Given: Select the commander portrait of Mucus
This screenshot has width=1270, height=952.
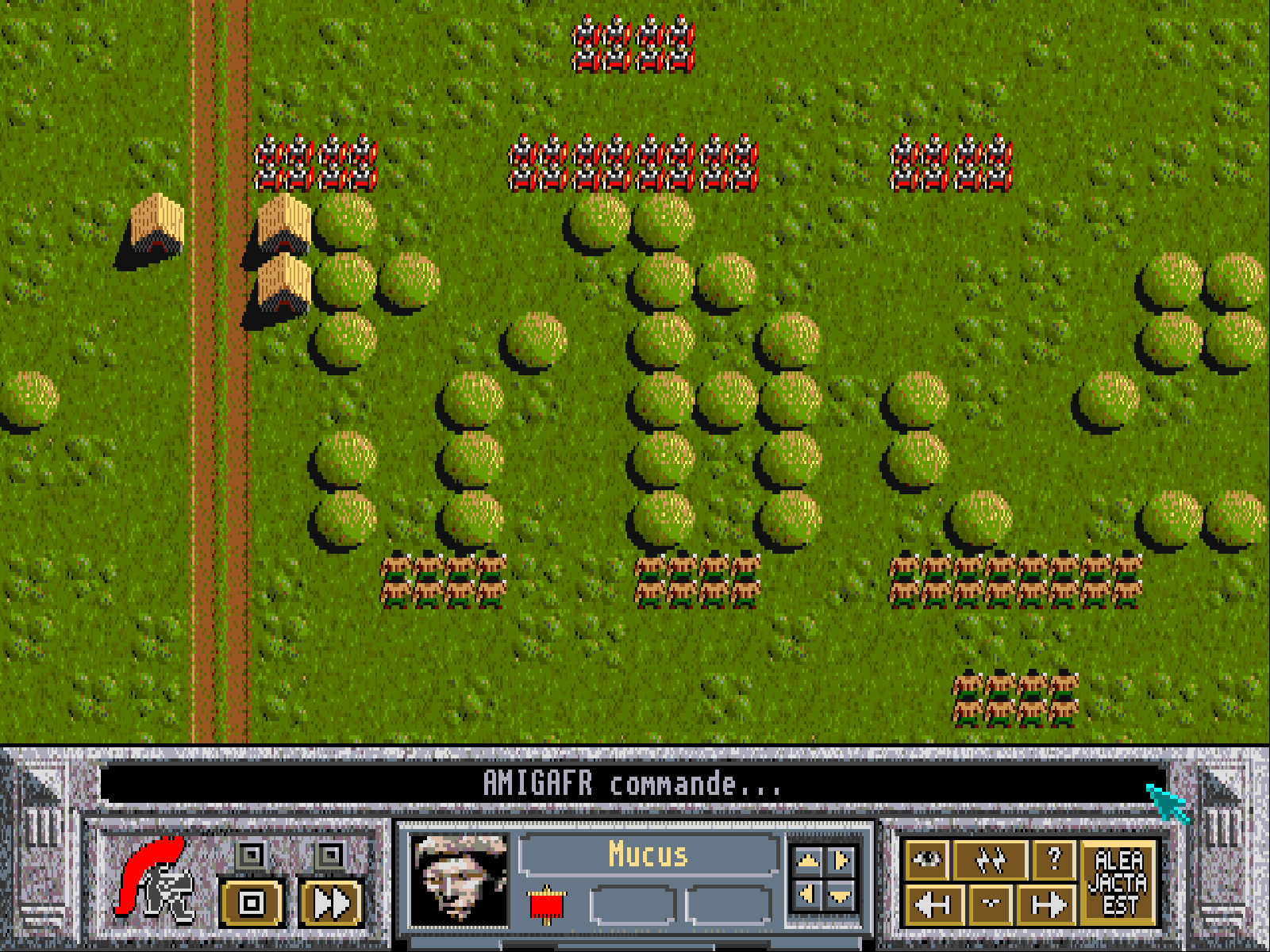Looking at the screenshot, I should (x=459, y=881).
